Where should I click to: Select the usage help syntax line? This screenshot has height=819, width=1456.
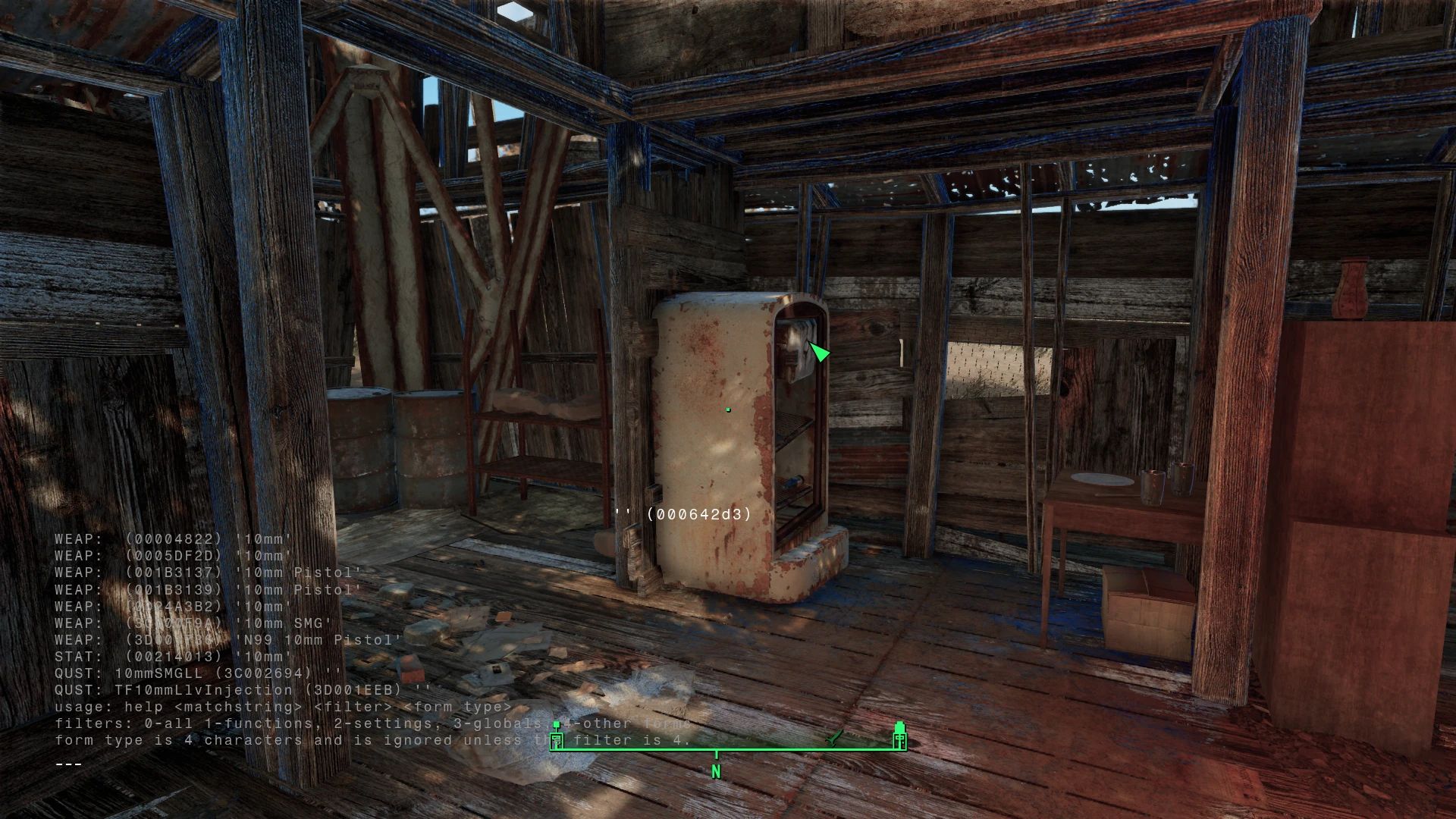coord(281,706)
